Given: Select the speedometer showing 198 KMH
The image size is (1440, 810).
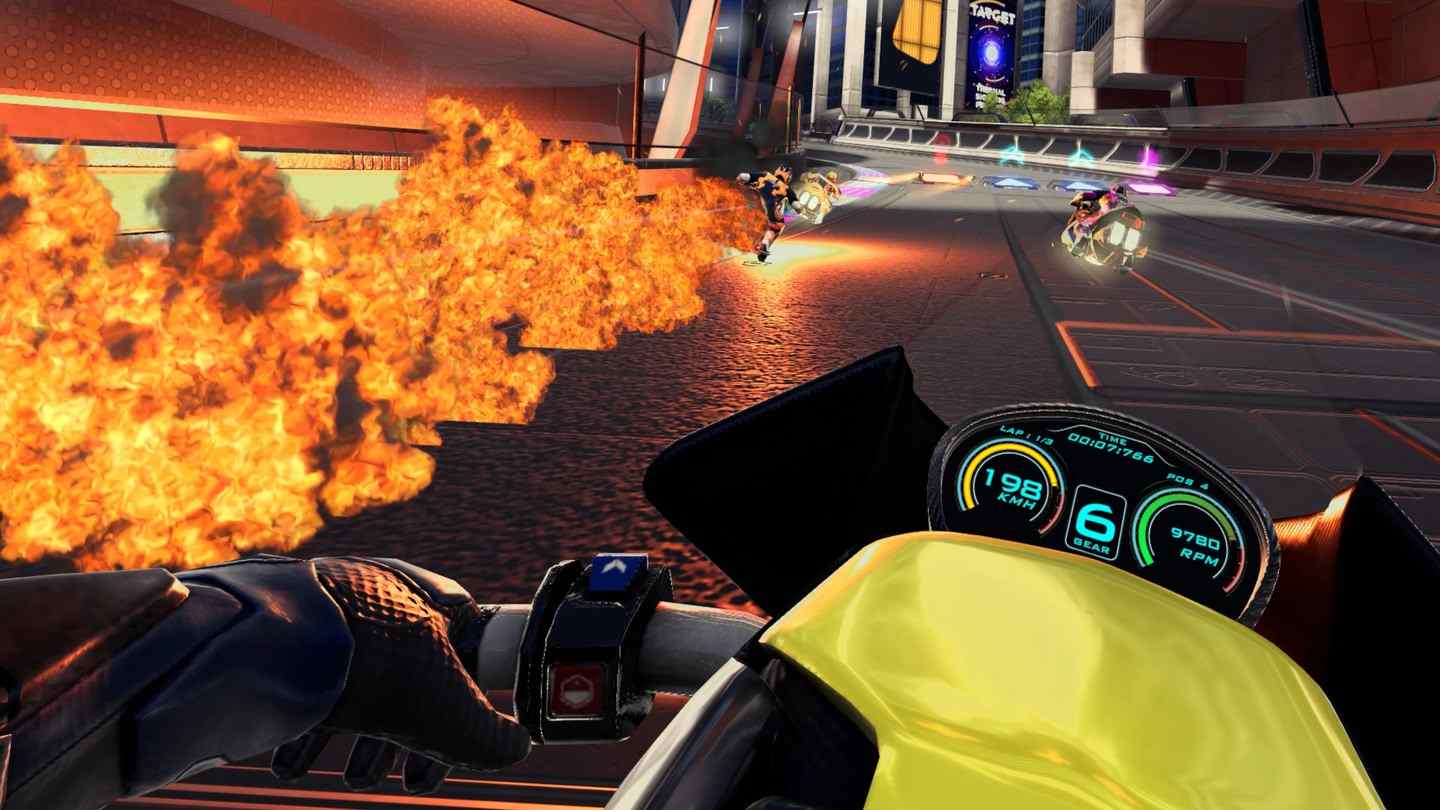Looking at the screenshot, I should 1013,488.
